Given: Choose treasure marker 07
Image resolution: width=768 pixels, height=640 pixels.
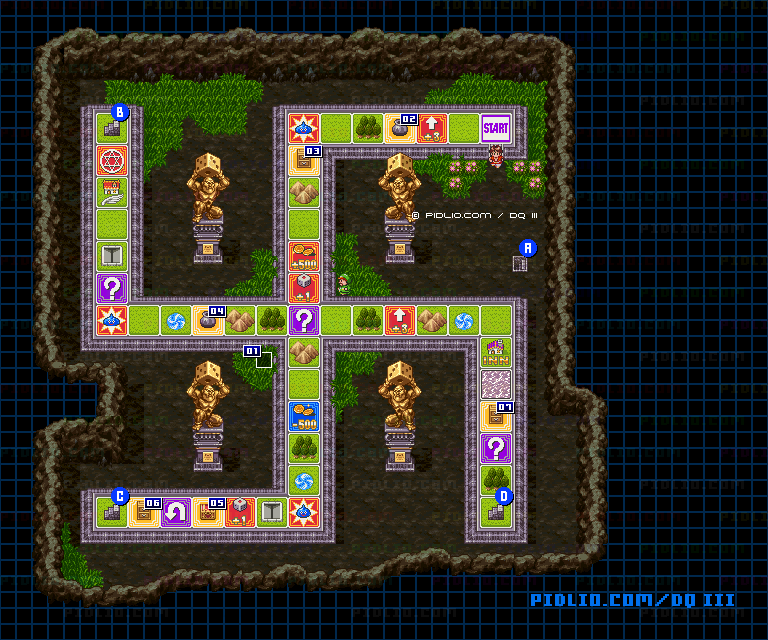Looking at the screenshot, I should (x=504, y=407).
